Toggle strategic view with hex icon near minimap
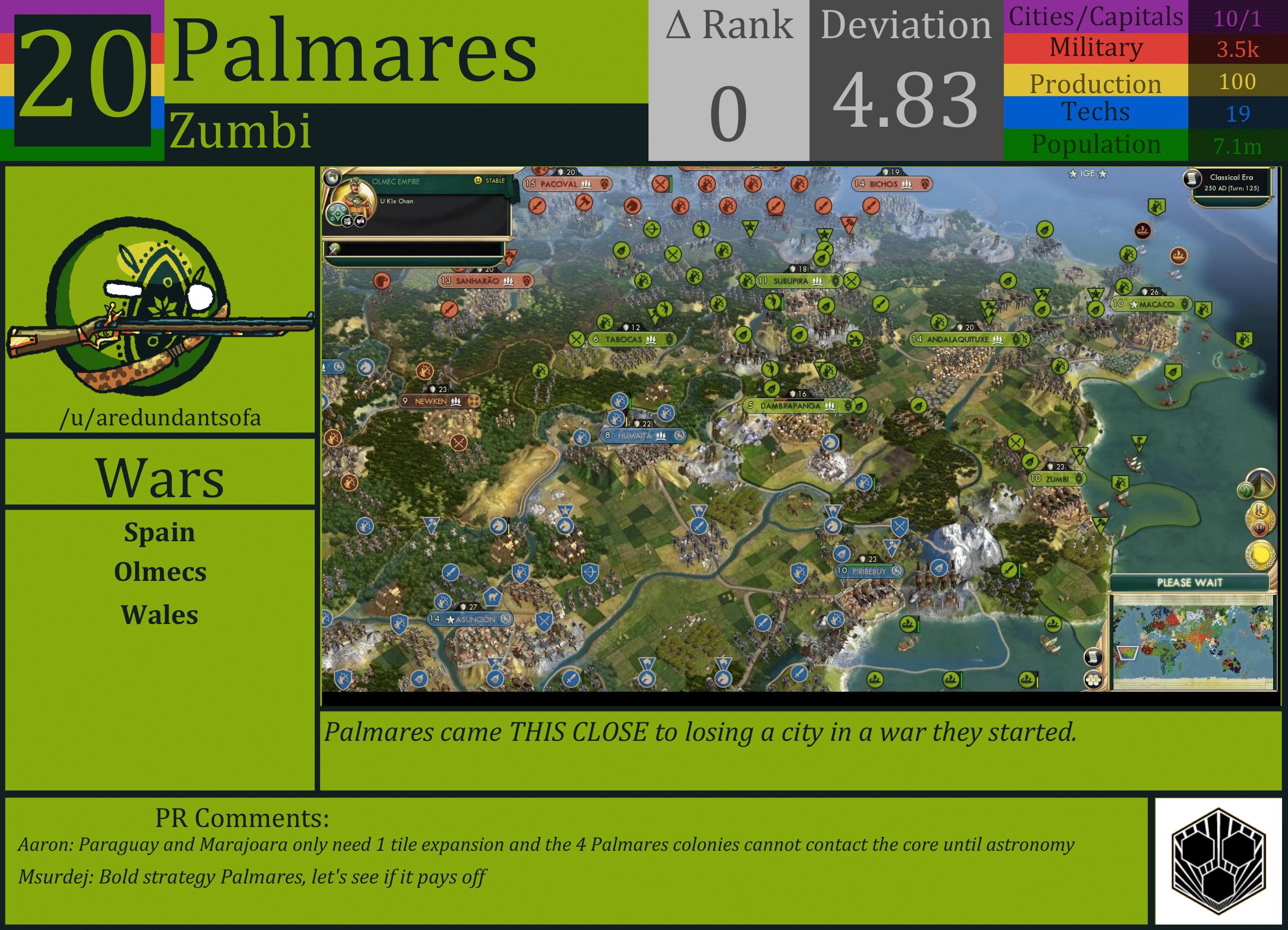Screen dimensions: 1288x930 (x=1094, y=679)
